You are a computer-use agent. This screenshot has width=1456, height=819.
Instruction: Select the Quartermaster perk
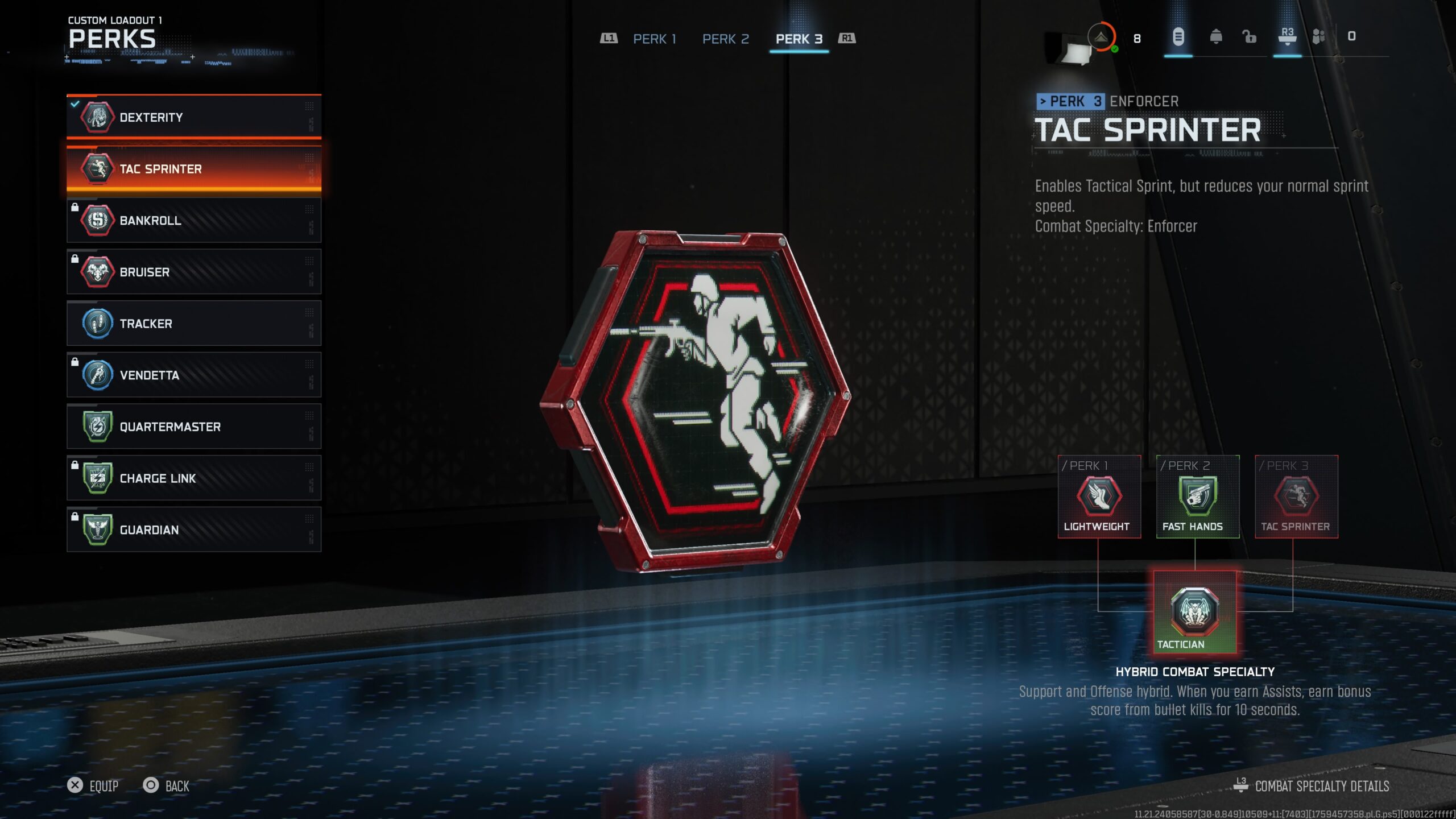(193, 427)
